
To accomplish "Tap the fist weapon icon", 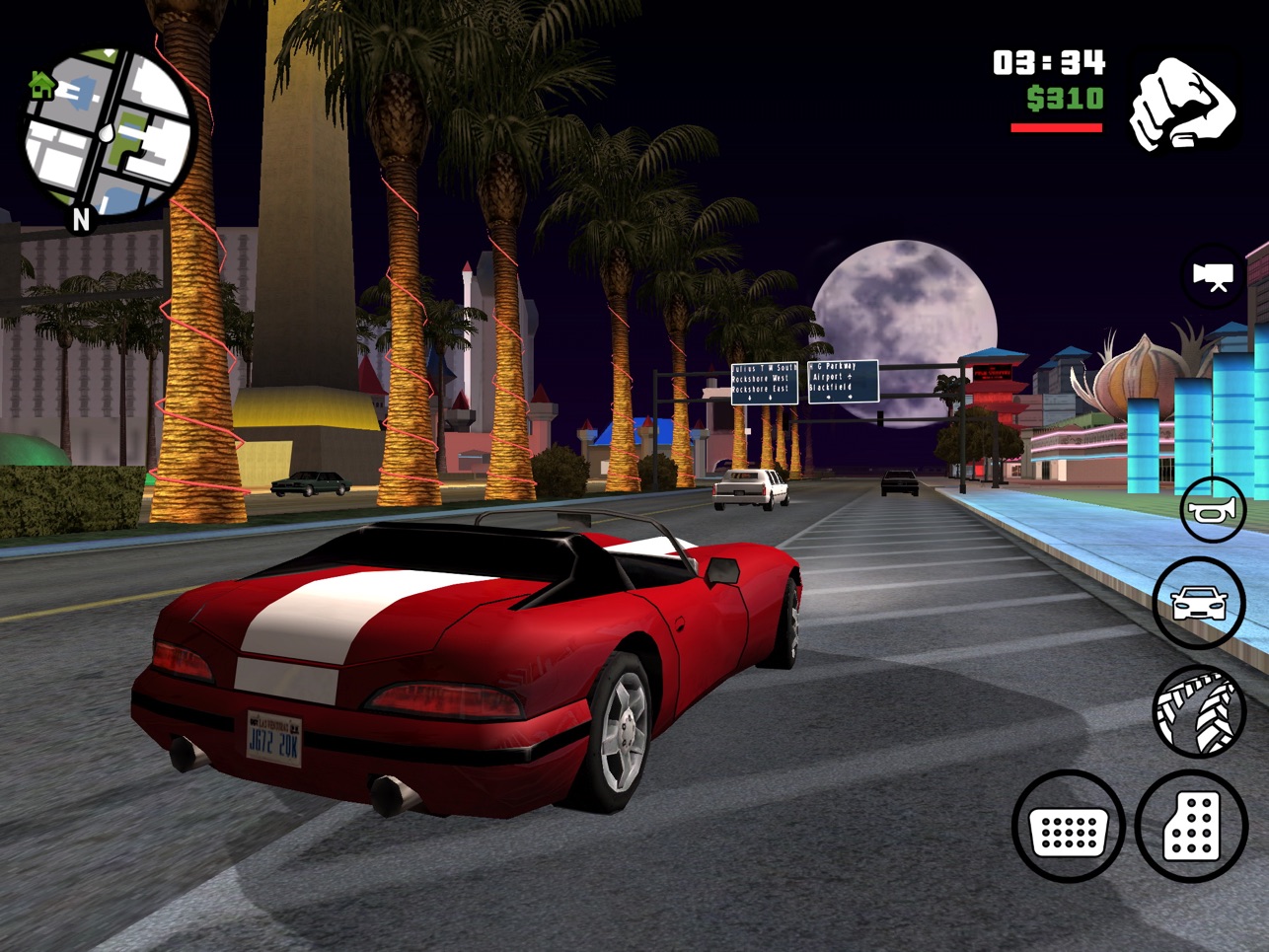I will [1182, 103].
